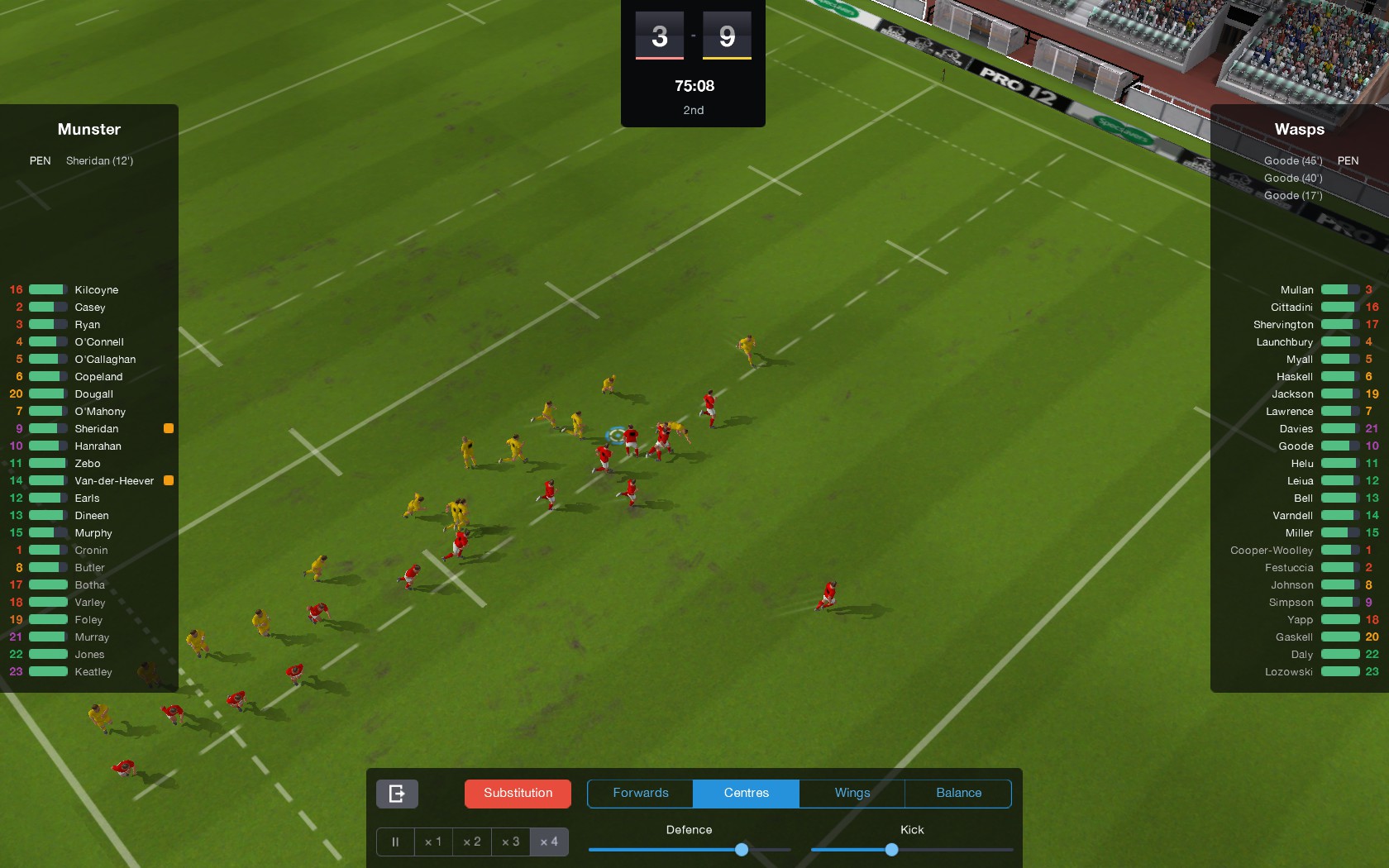
Task: Switch playback to x3 speed
Action: 510,842
